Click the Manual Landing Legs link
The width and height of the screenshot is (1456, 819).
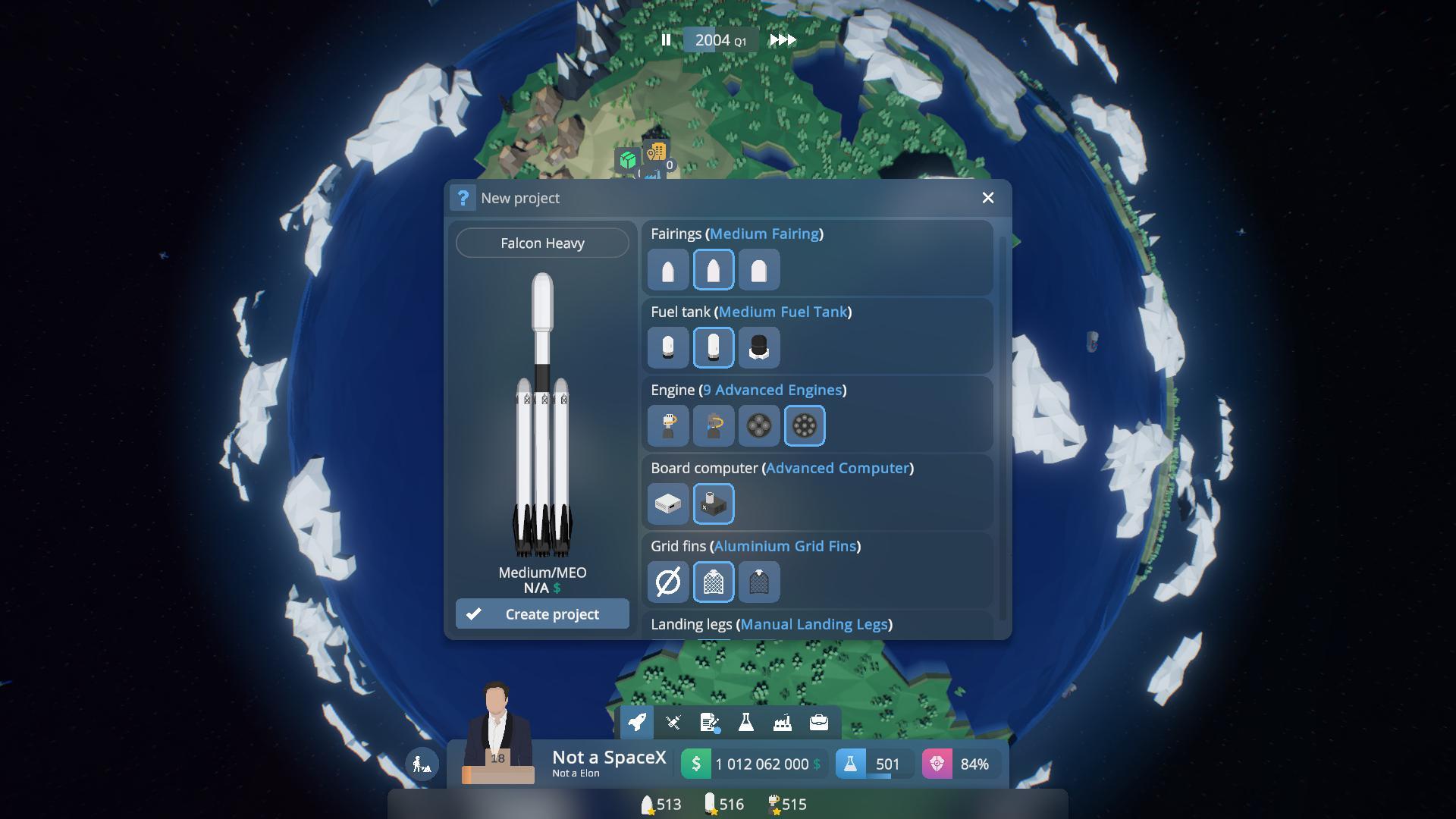[x=815, y=624]
